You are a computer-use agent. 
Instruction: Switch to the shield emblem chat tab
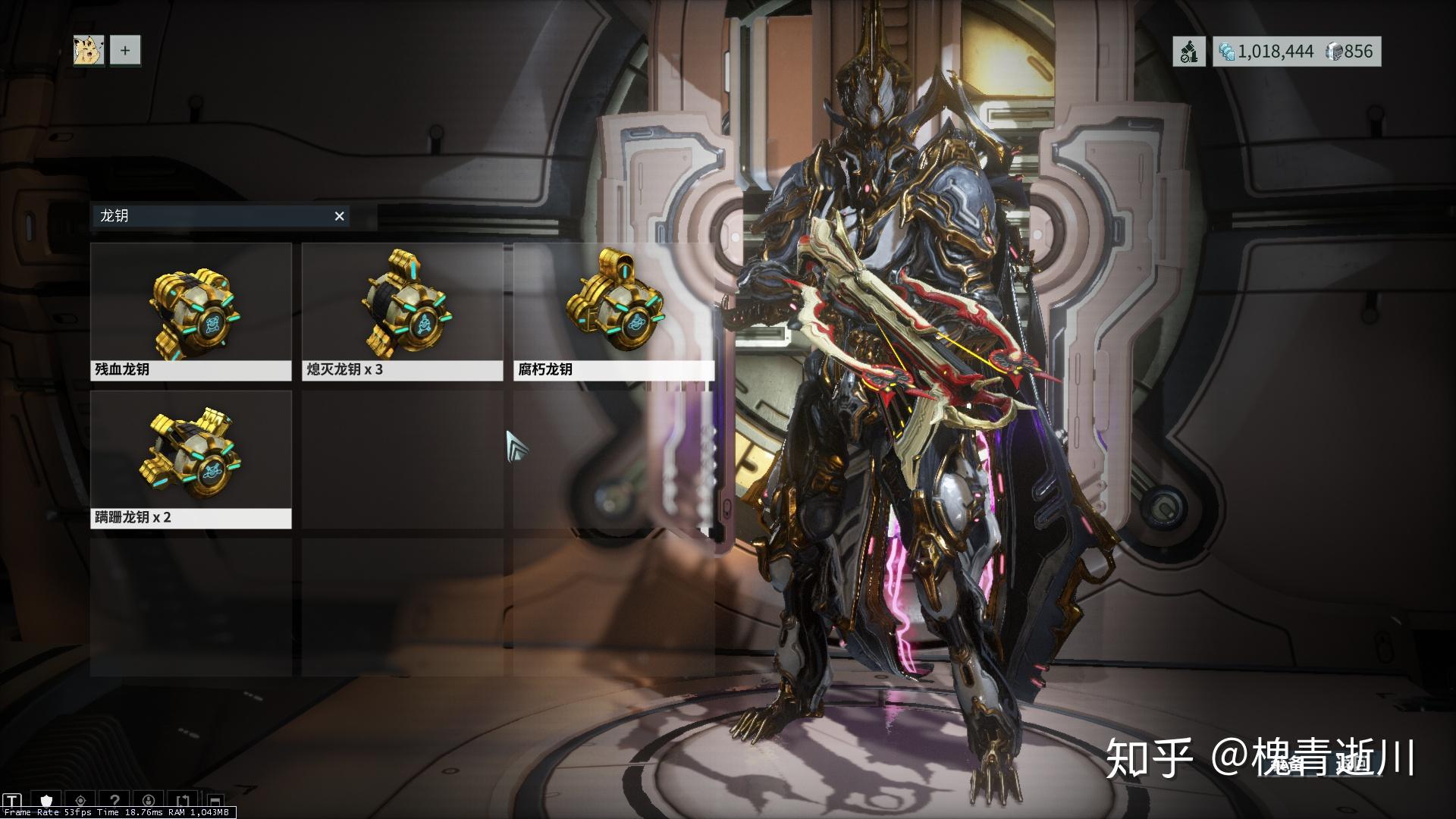[x=47, y=801]
